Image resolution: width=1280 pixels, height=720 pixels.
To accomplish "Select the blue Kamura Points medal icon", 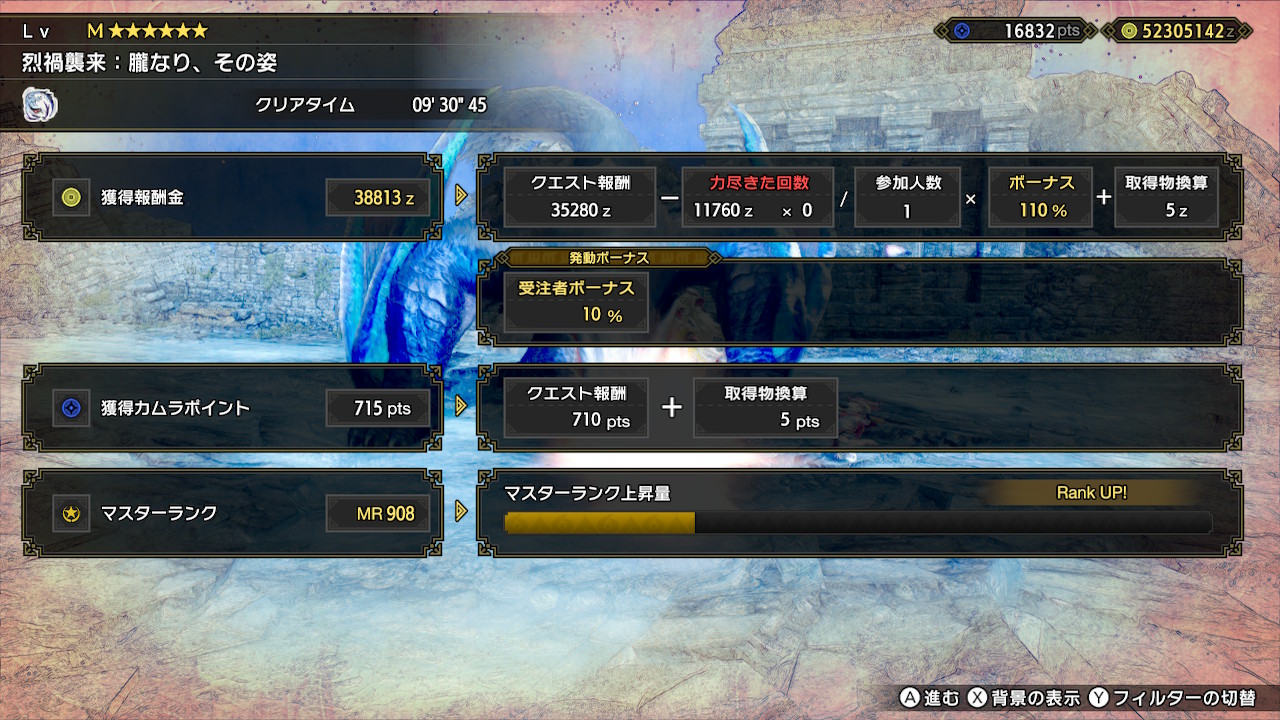I will [x=73, y=408].
